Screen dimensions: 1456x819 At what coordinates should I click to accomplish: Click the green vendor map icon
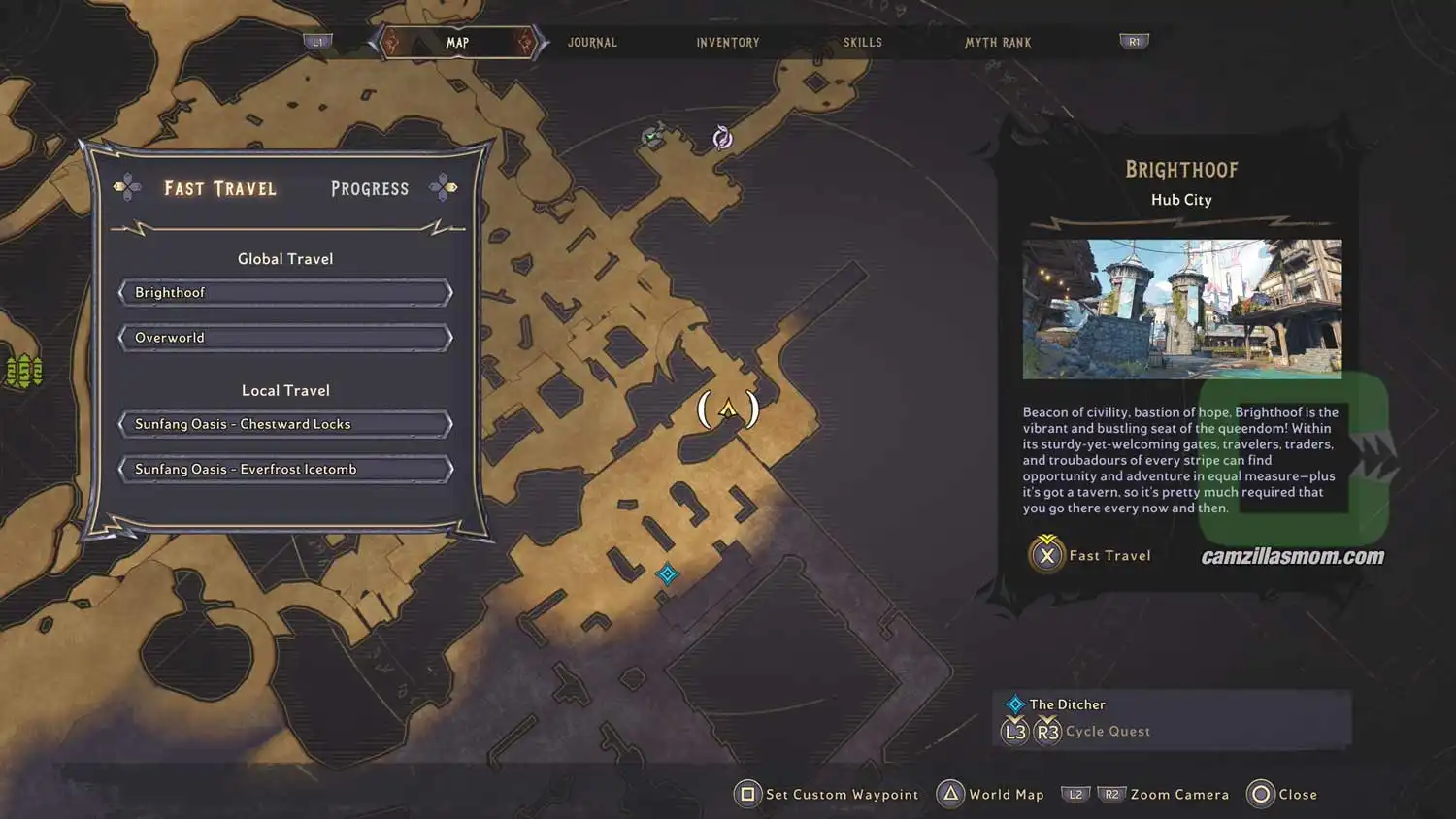[x=653, y=137]
